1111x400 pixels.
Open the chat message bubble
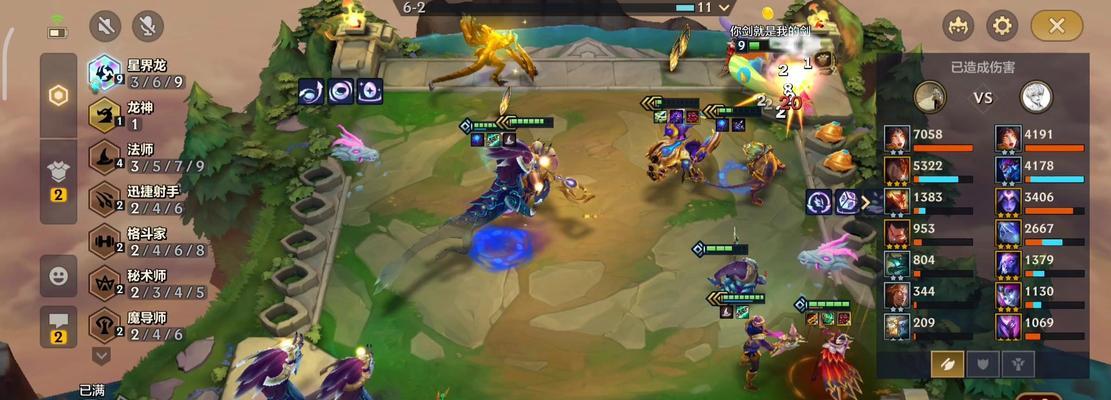point(58,326)
